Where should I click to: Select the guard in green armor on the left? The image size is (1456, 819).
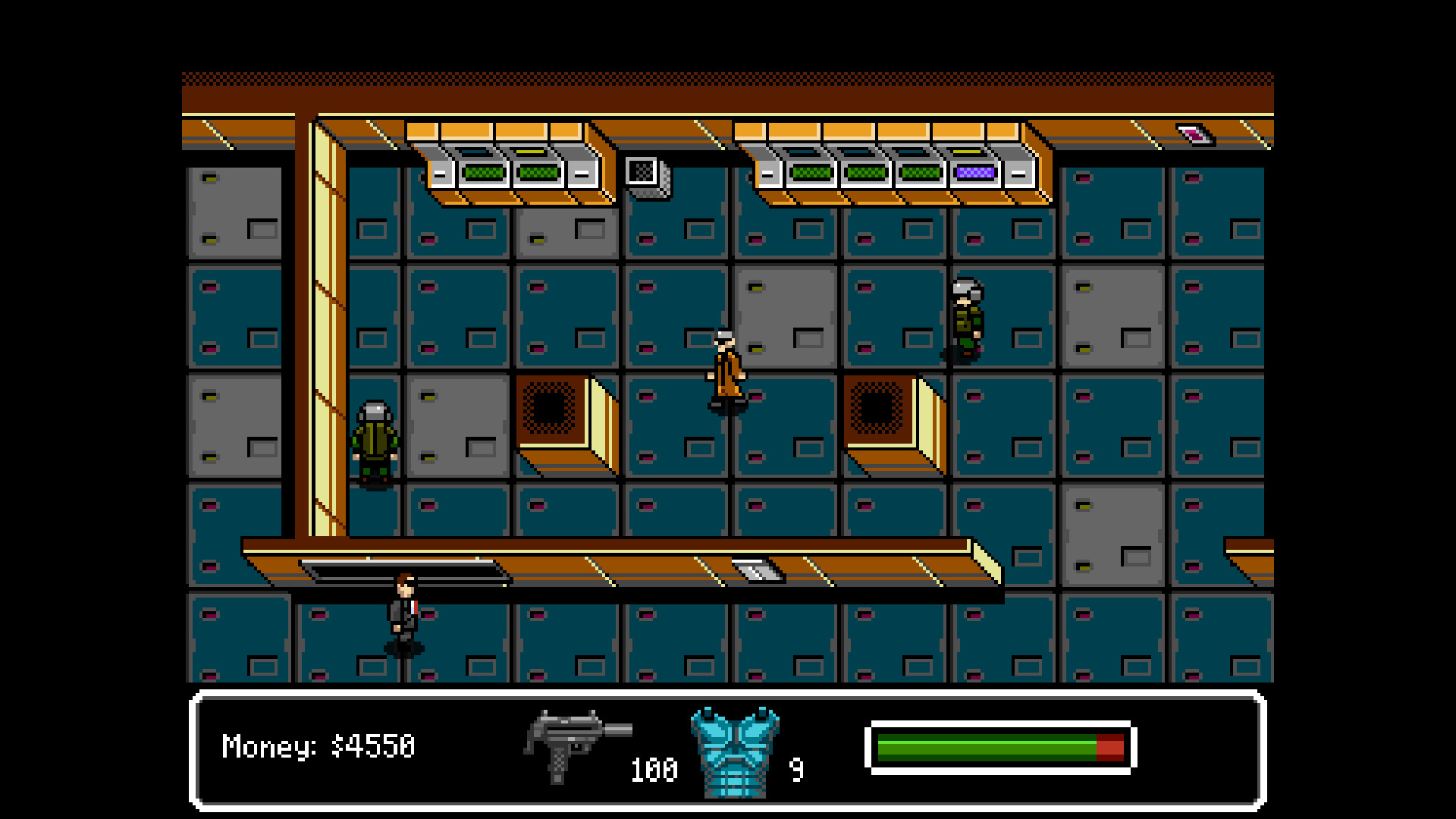point(375,436)
